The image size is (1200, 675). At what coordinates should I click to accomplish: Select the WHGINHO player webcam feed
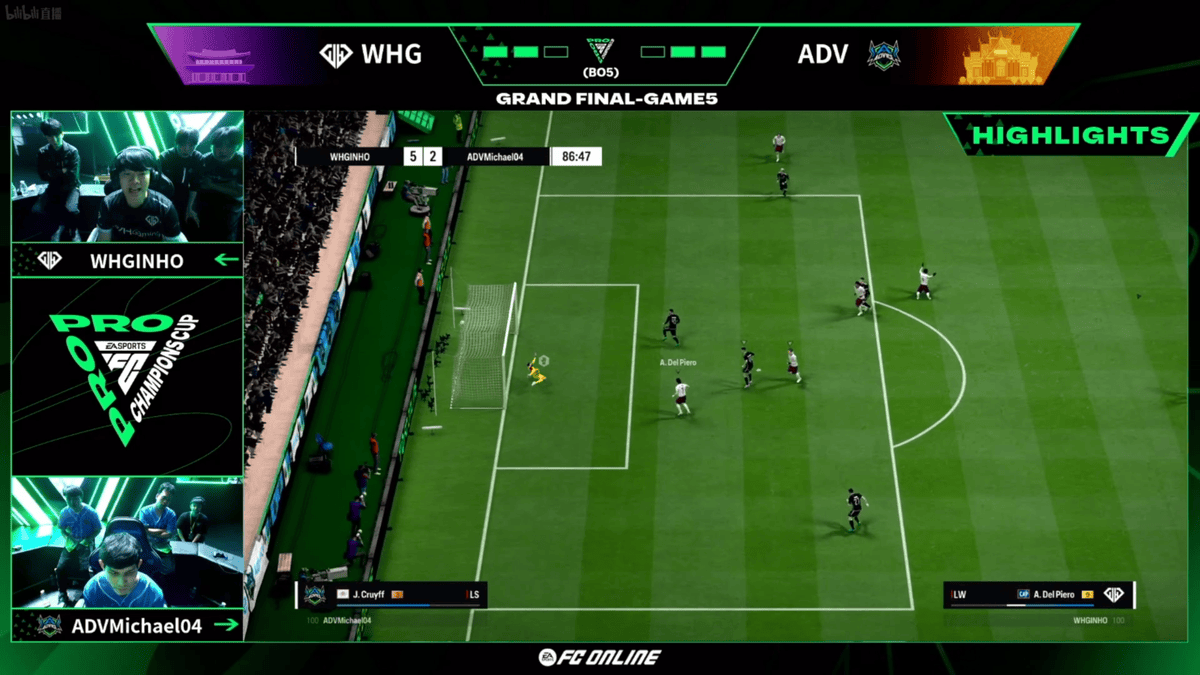click(127, 177)
